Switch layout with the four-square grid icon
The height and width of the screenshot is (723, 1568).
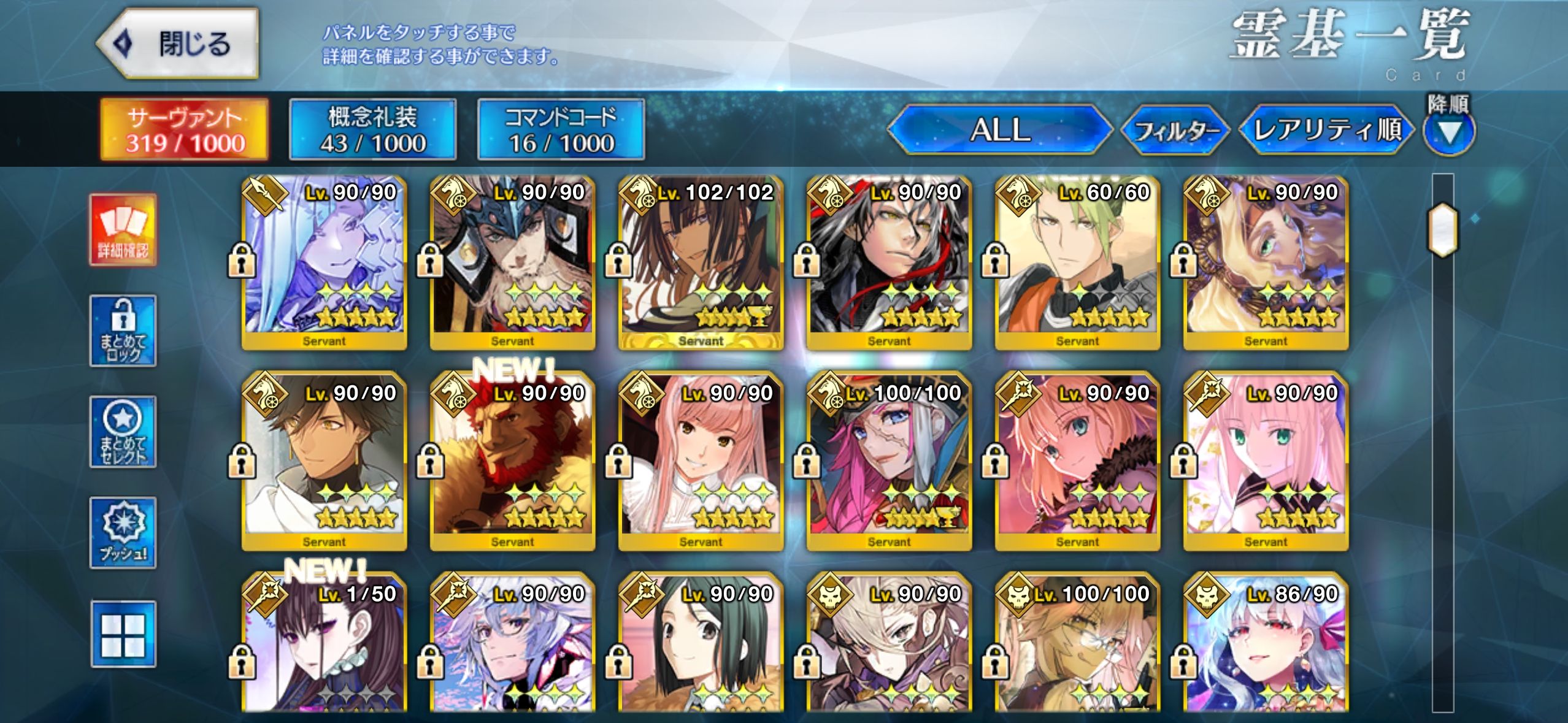123,634
